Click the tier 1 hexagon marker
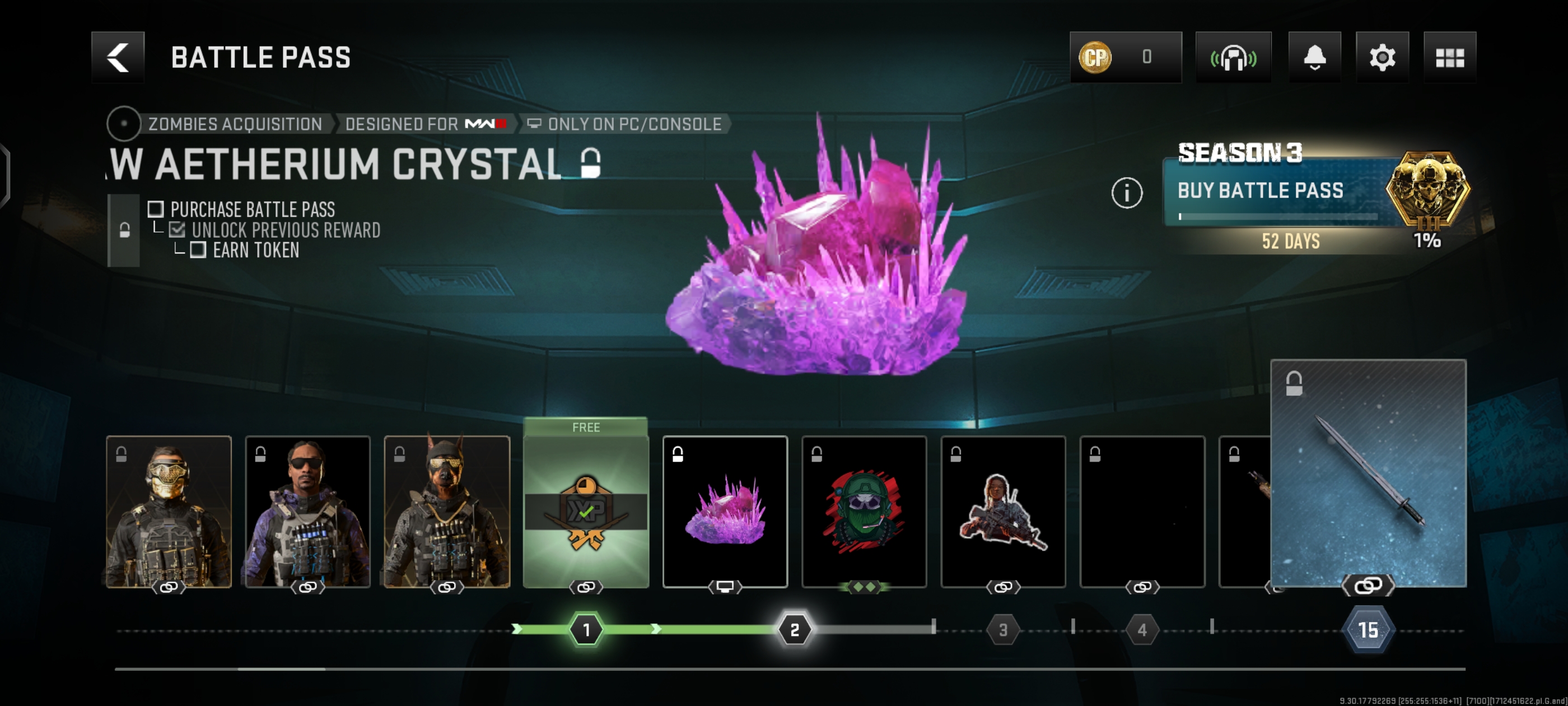The image size is (1568, 706). click(x=586, y=629)
